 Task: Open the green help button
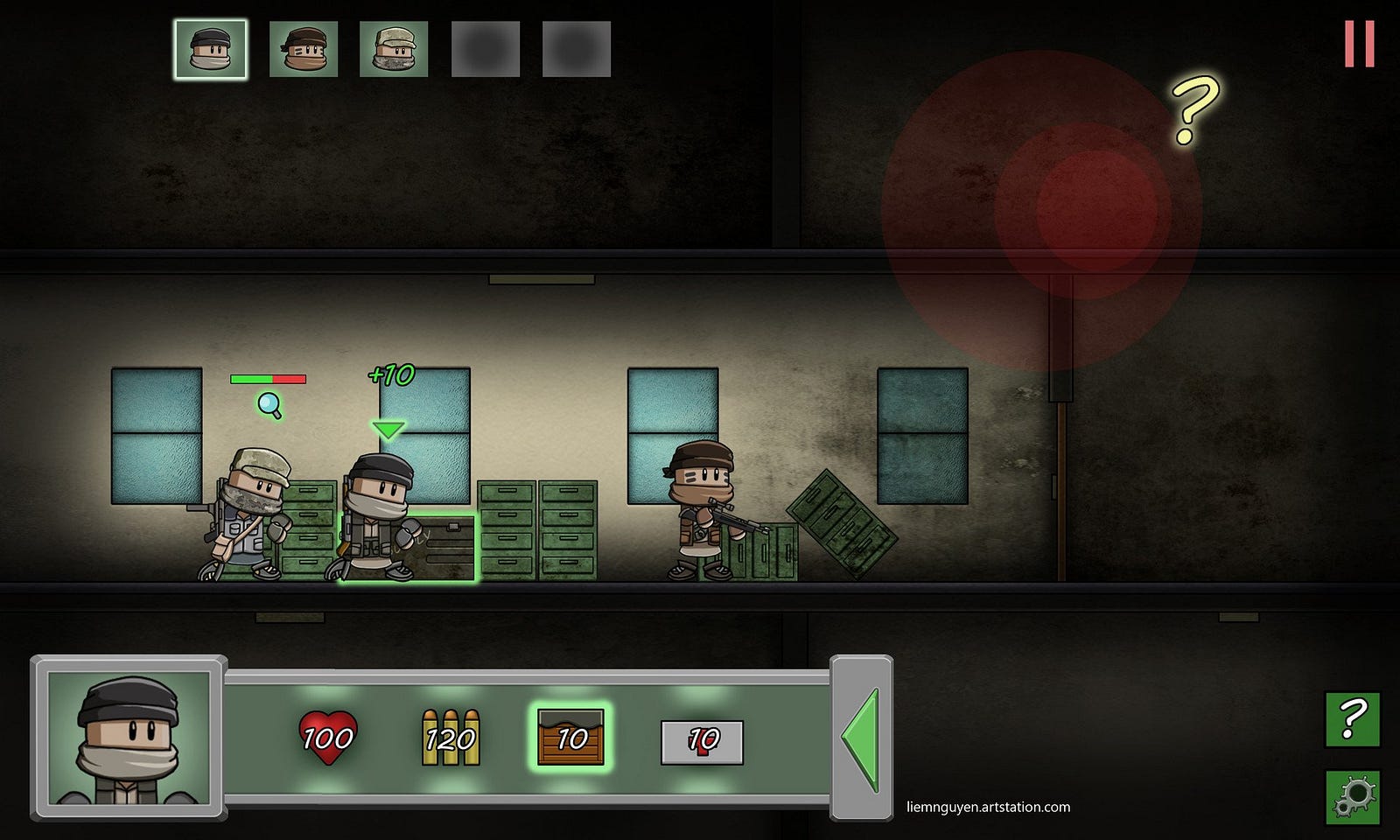point(1352,719)
